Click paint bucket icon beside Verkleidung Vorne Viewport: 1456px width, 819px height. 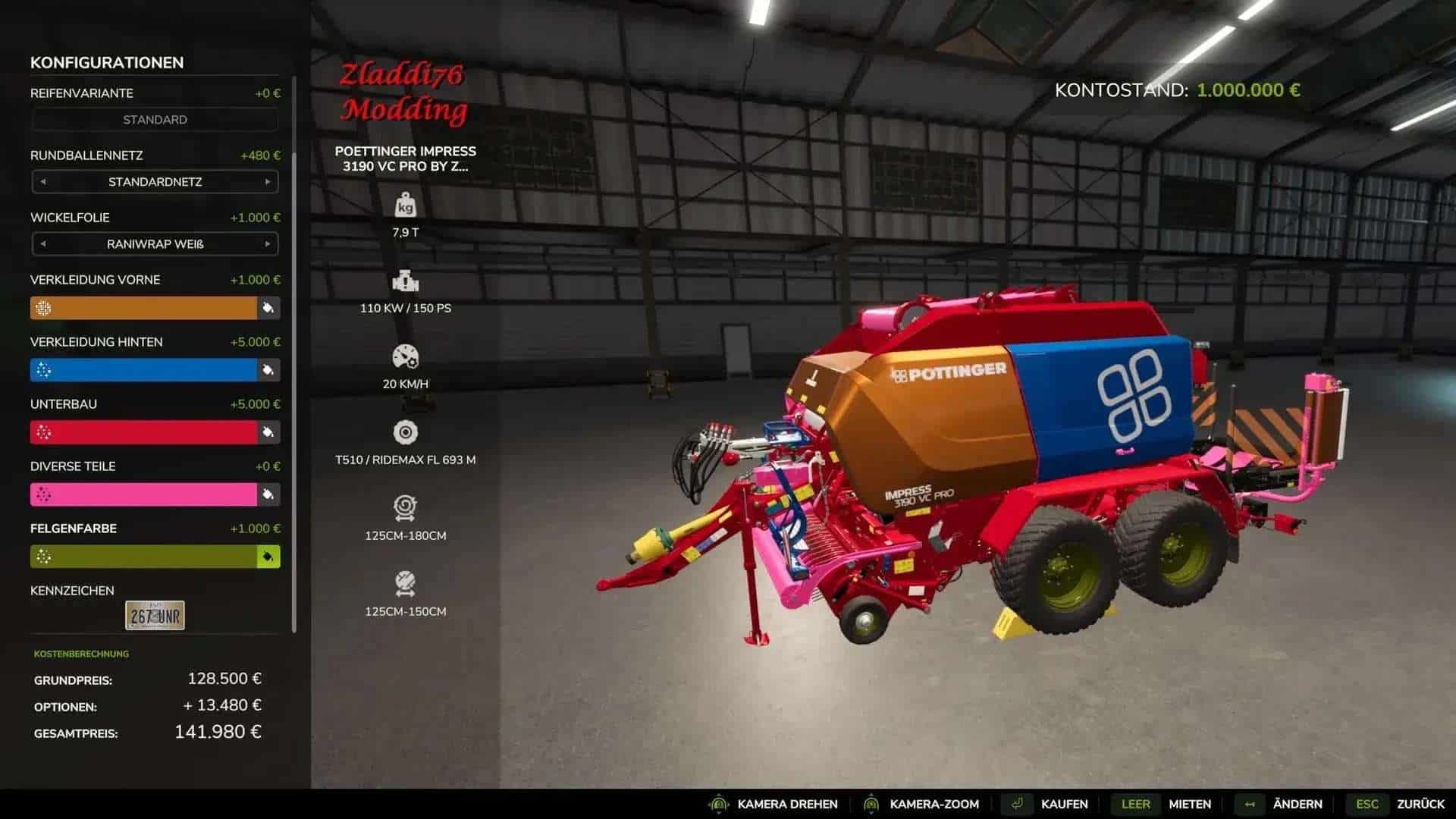click(268, 308)
